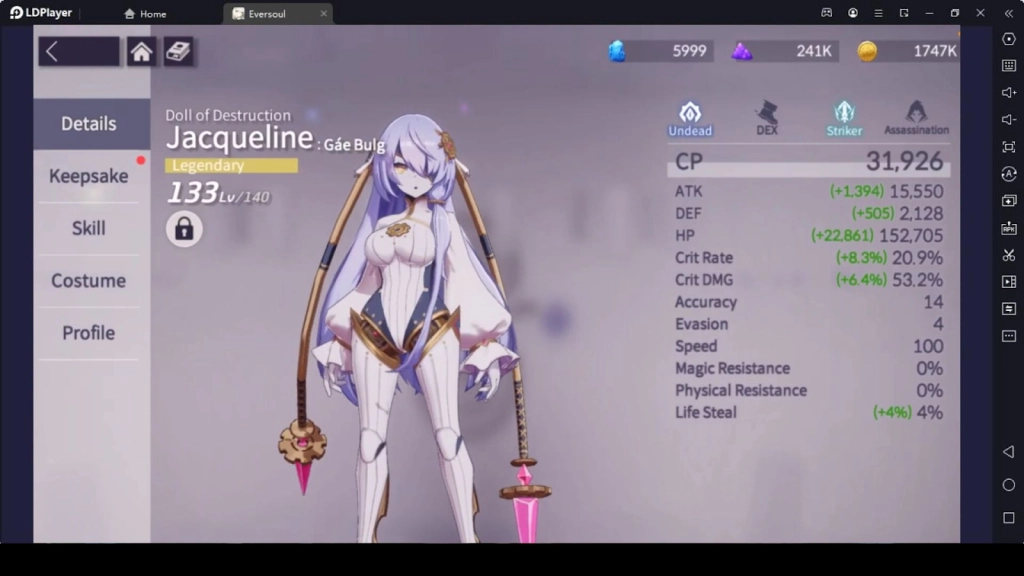
Task: Switch to the Keepsake tab
Action: point(89,176)
